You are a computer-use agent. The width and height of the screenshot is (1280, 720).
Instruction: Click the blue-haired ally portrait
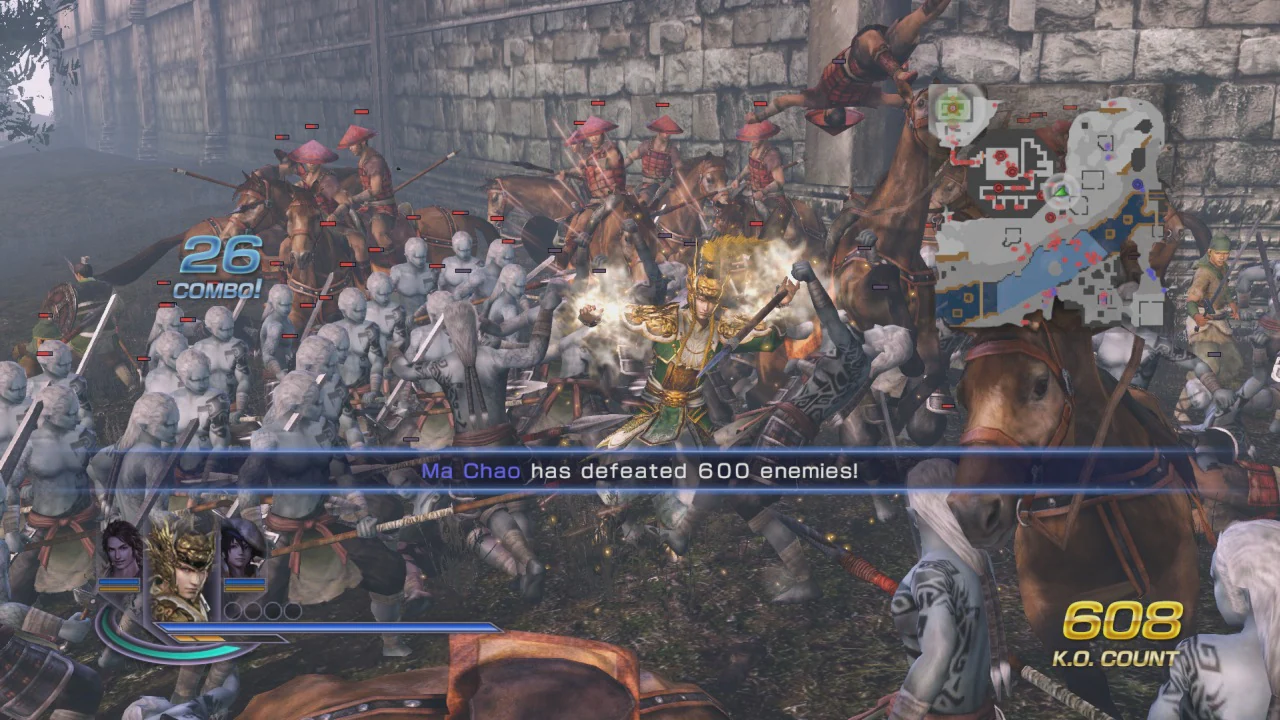pyautogui.click(x=238, y=555)
